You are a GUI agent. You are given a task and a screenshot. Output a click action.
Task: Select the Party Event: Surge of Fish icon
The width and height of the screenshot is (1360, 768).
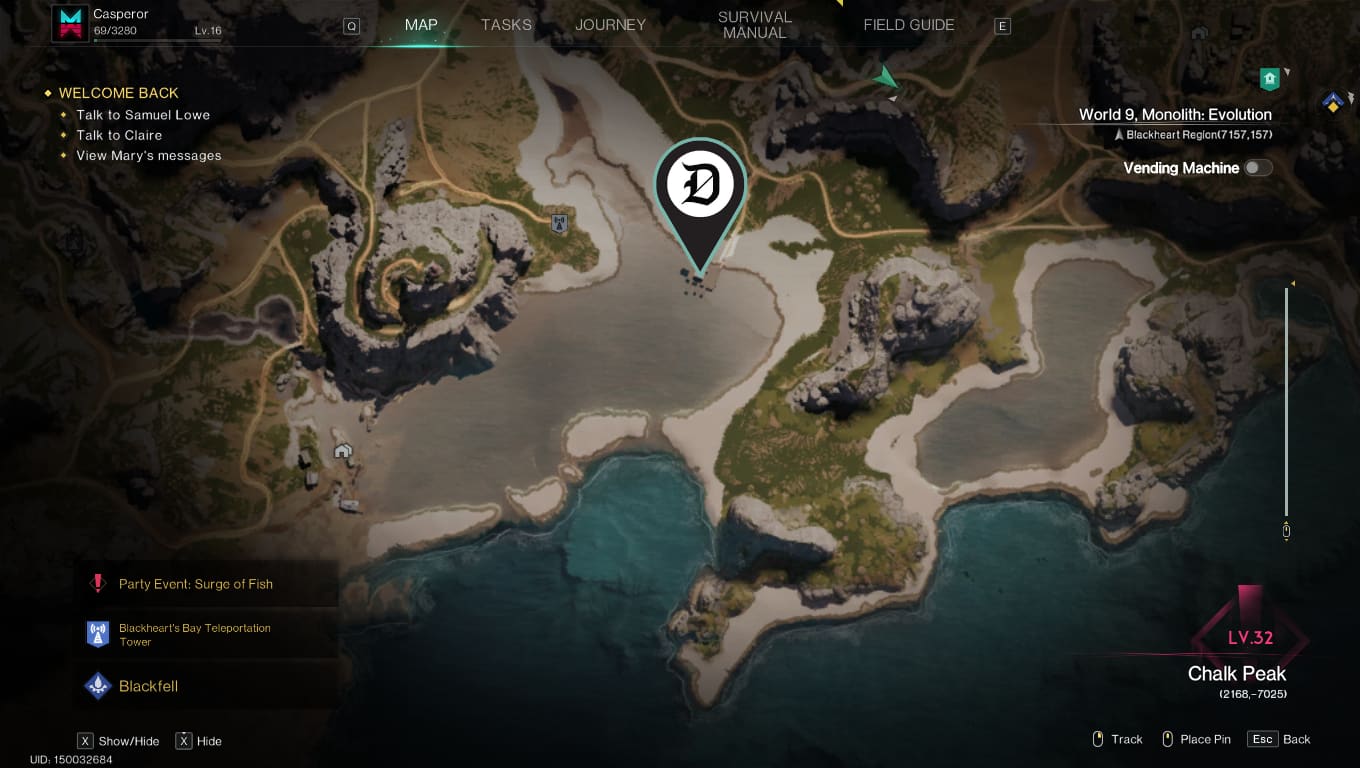98,584
